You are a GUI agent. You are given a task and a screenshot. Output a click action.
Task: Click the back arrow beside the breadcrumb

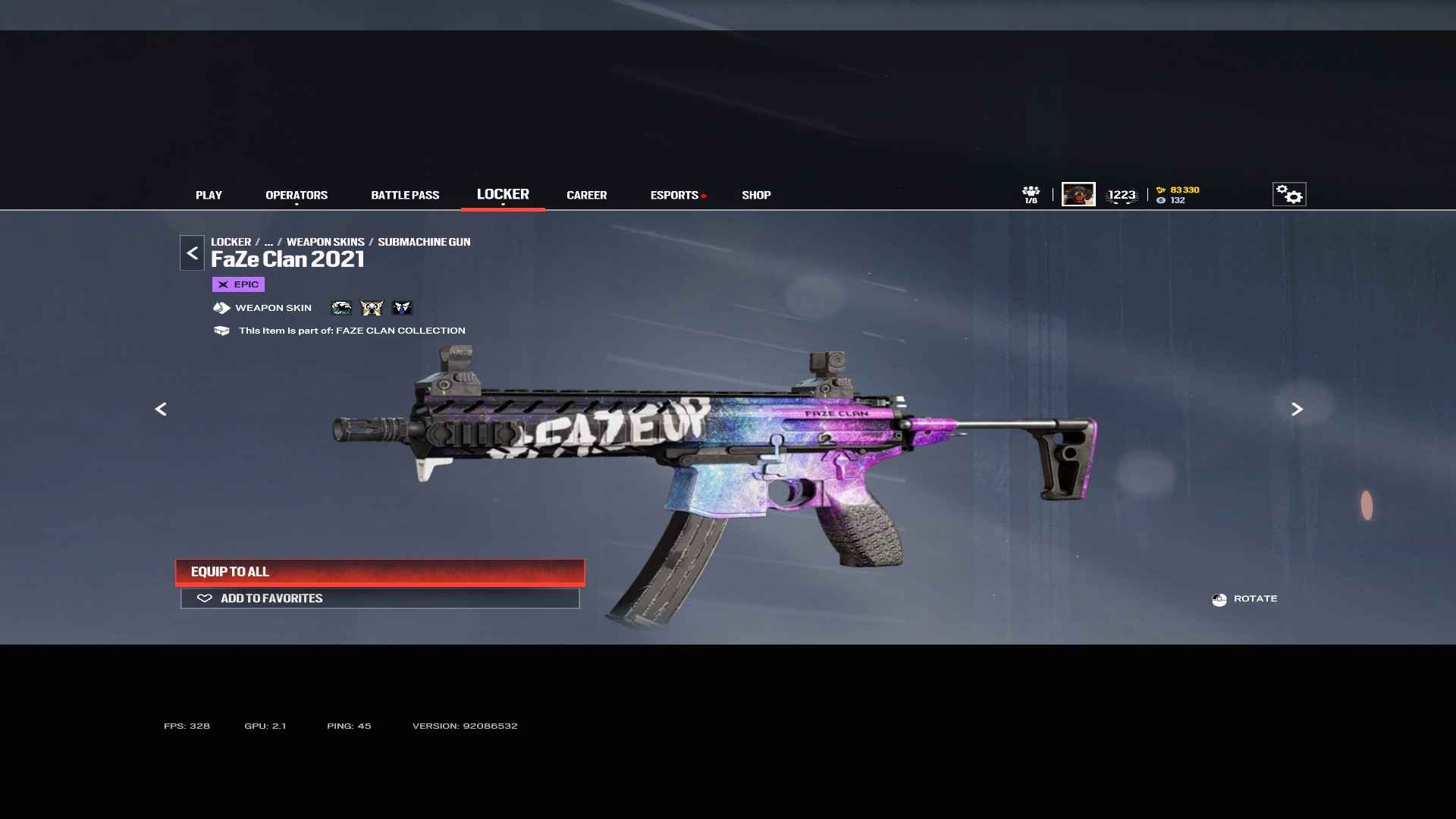click(x=192, y=253)
